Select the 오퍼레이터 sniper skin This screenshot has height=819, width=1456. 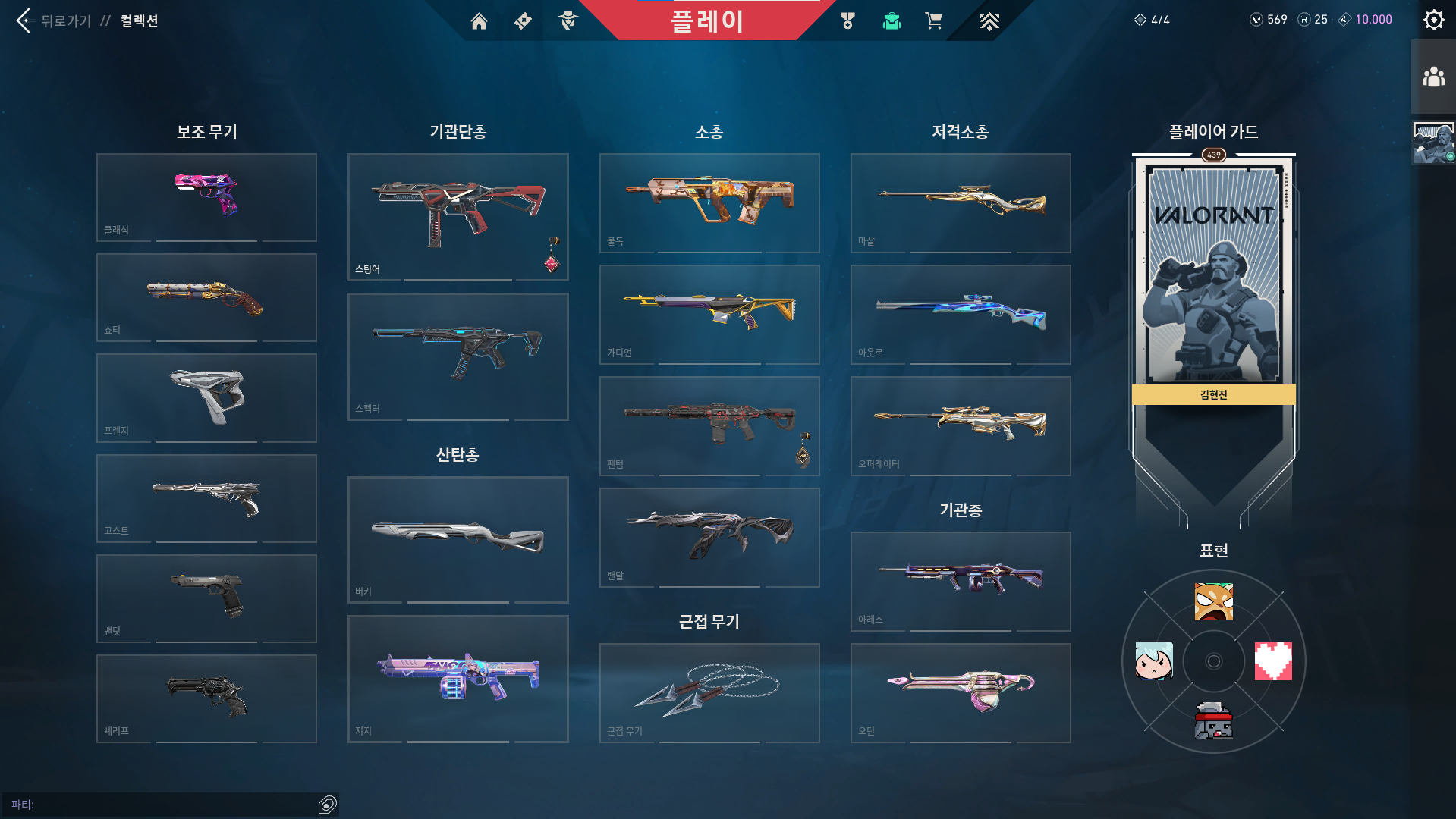tap(960, 425)
